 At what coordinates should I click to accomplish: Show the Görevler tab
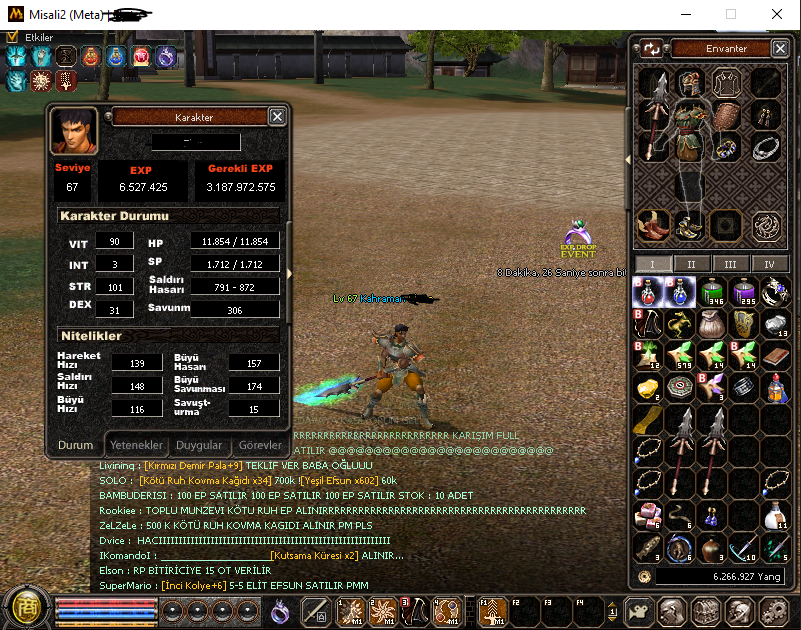[x=260, y=445]
